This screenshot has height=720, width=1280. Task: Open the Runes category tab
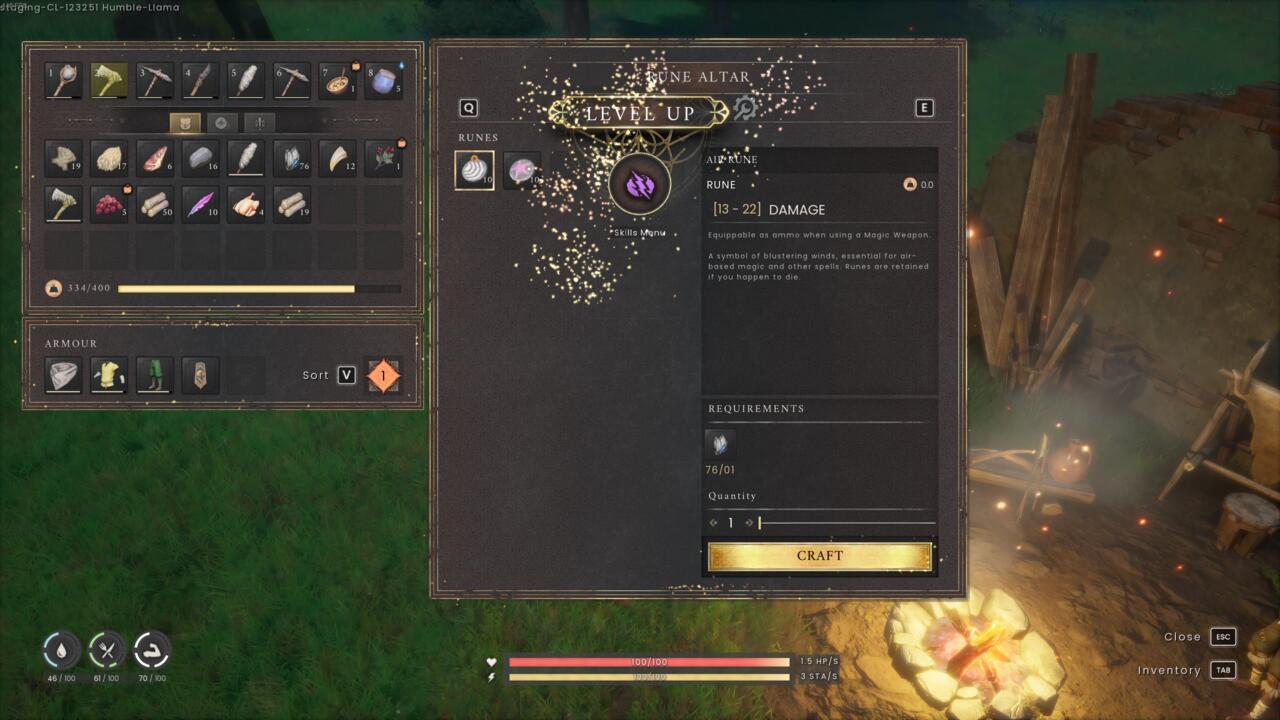click(476, 137)
